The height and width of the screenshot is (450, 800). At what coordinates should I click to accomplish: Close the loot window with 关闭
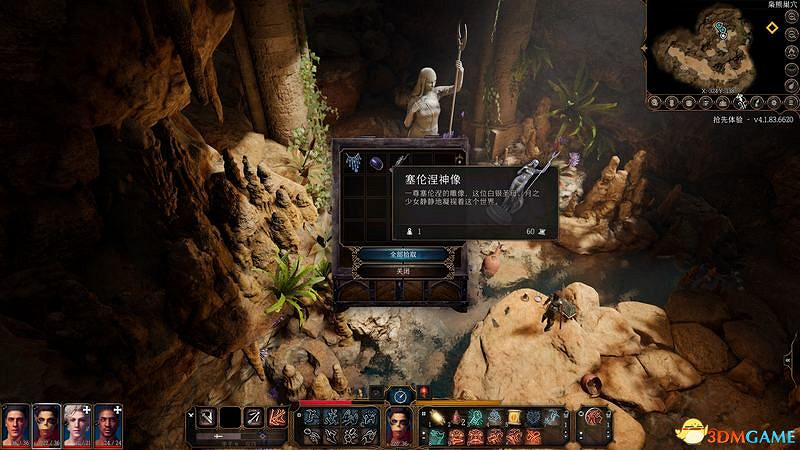[x=400, y=271]
